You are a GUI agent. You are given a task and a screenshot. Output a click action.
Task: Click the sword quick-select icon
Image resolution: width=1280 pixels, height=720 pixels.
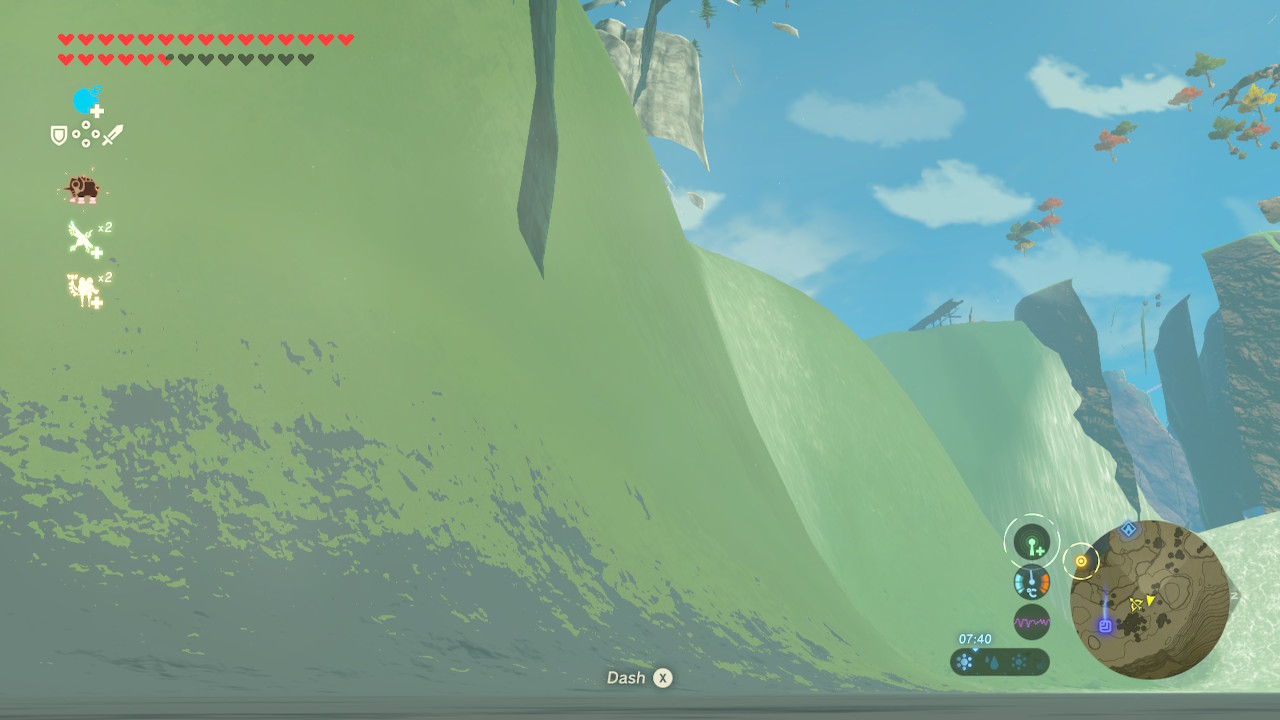112,134
